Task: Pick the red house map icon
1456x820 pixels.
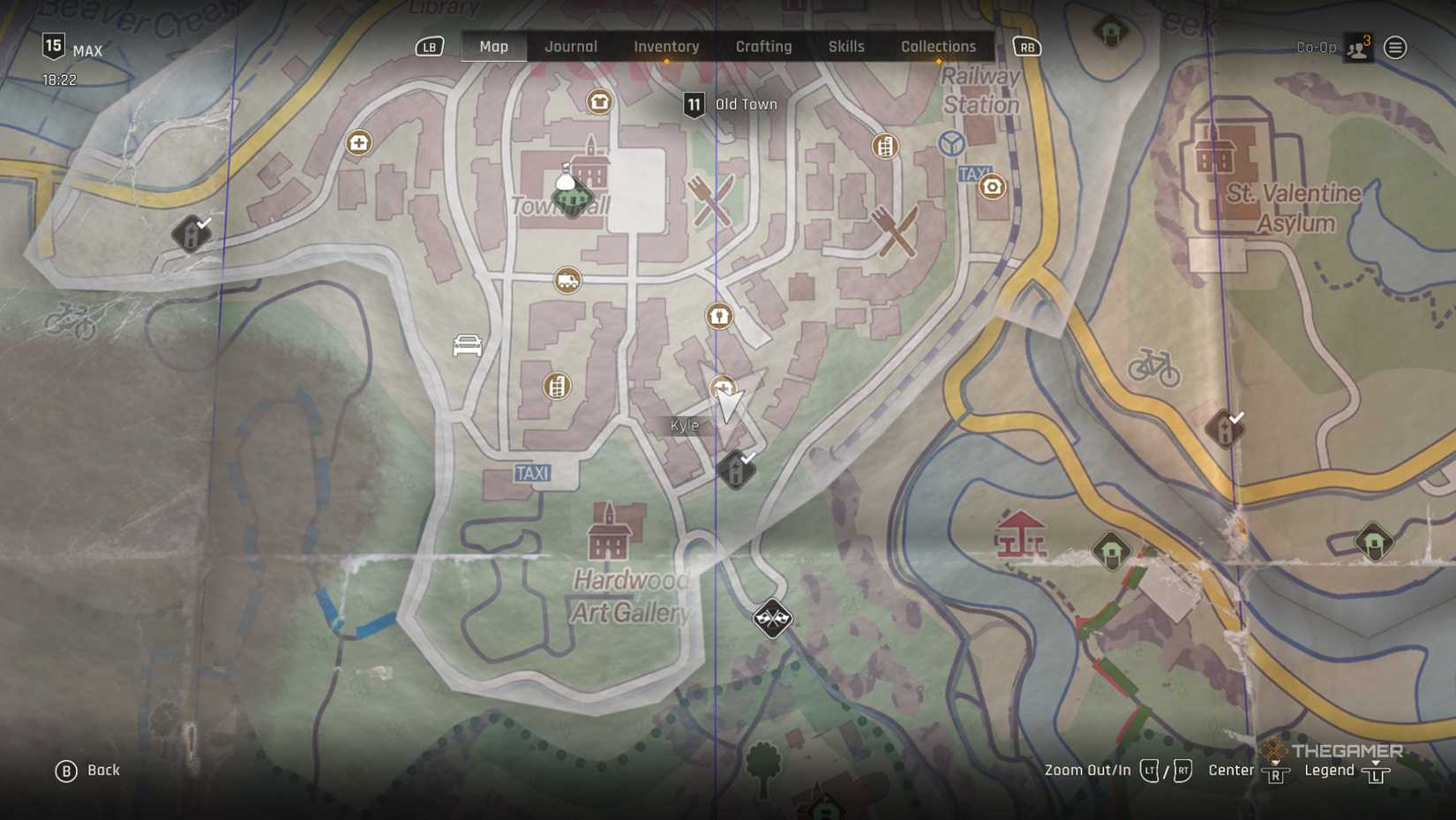Action: point(1020,533)
